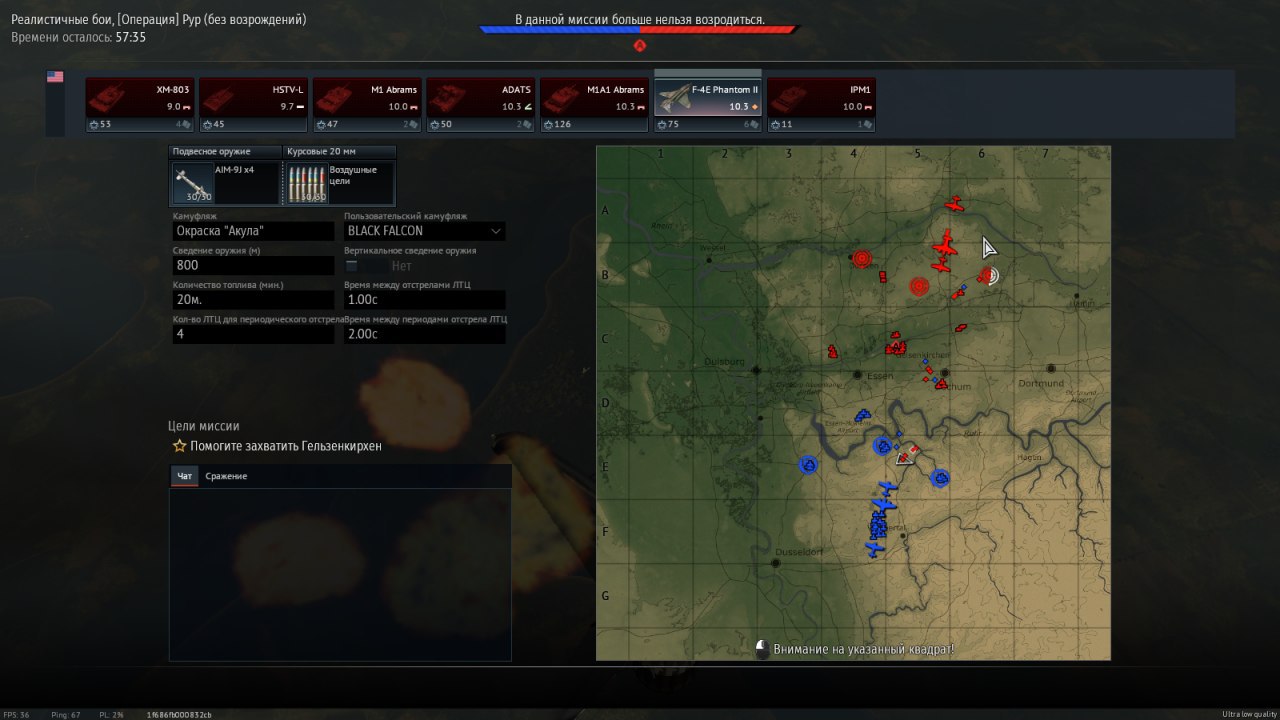Choose the M1A1 Abrams vehicle card
This screenshot has width=1280, height=720.
[594, 105]
